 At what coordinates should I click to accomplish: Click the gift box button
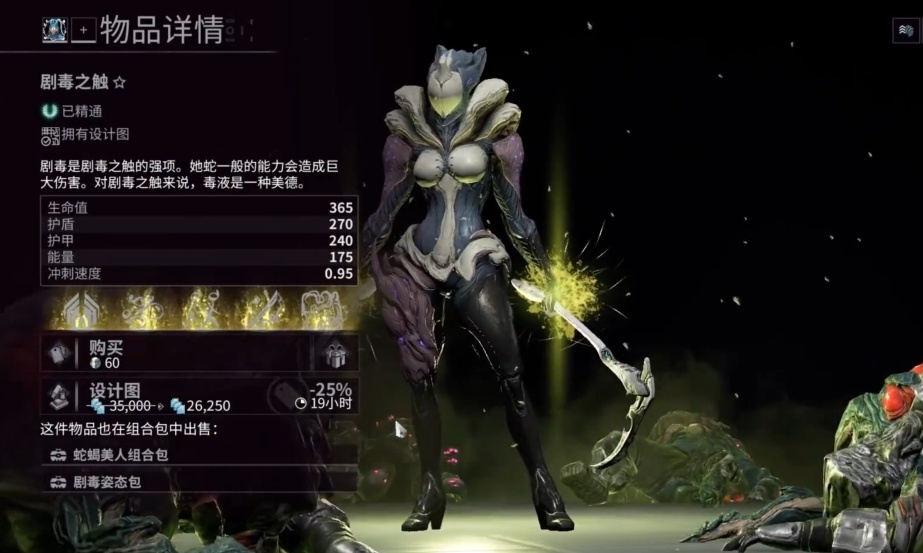coord(335,354)
